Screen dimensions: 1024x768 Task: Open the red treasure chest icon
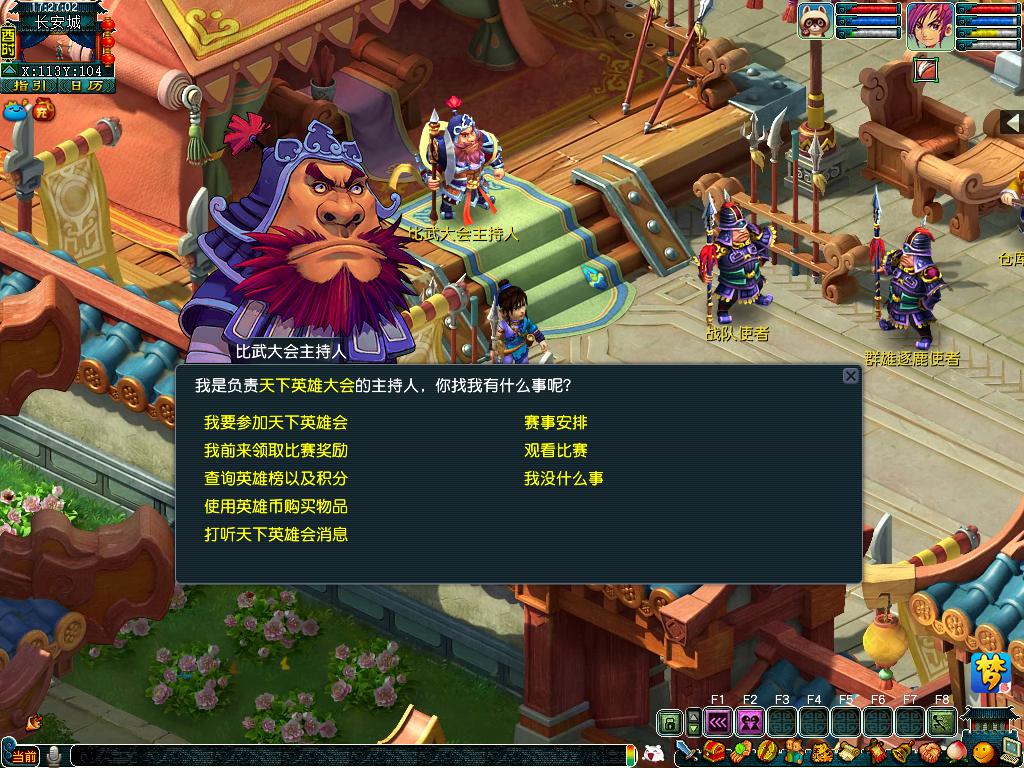[x=715, y=752]
